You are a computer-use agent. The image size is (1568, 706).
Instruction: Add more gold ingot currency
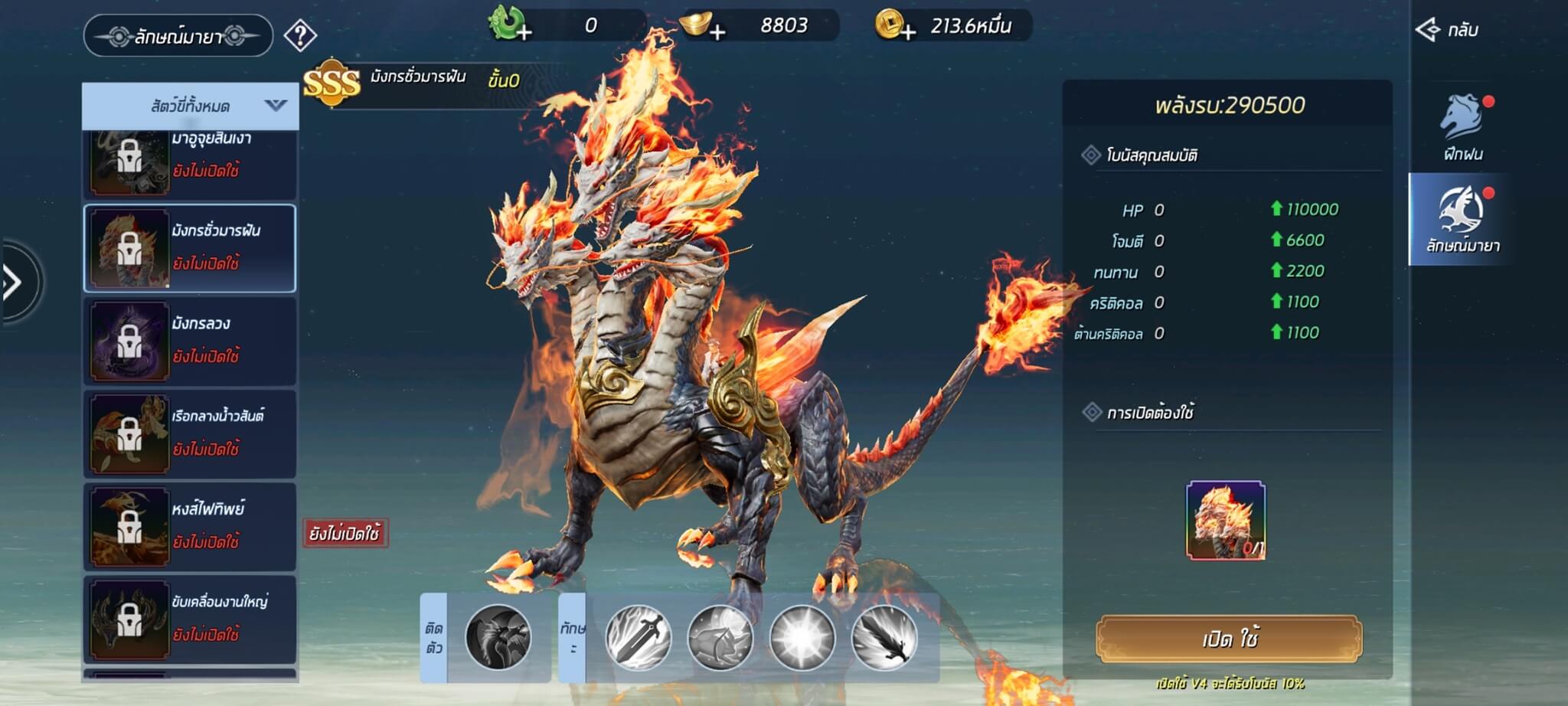point(717,32)
